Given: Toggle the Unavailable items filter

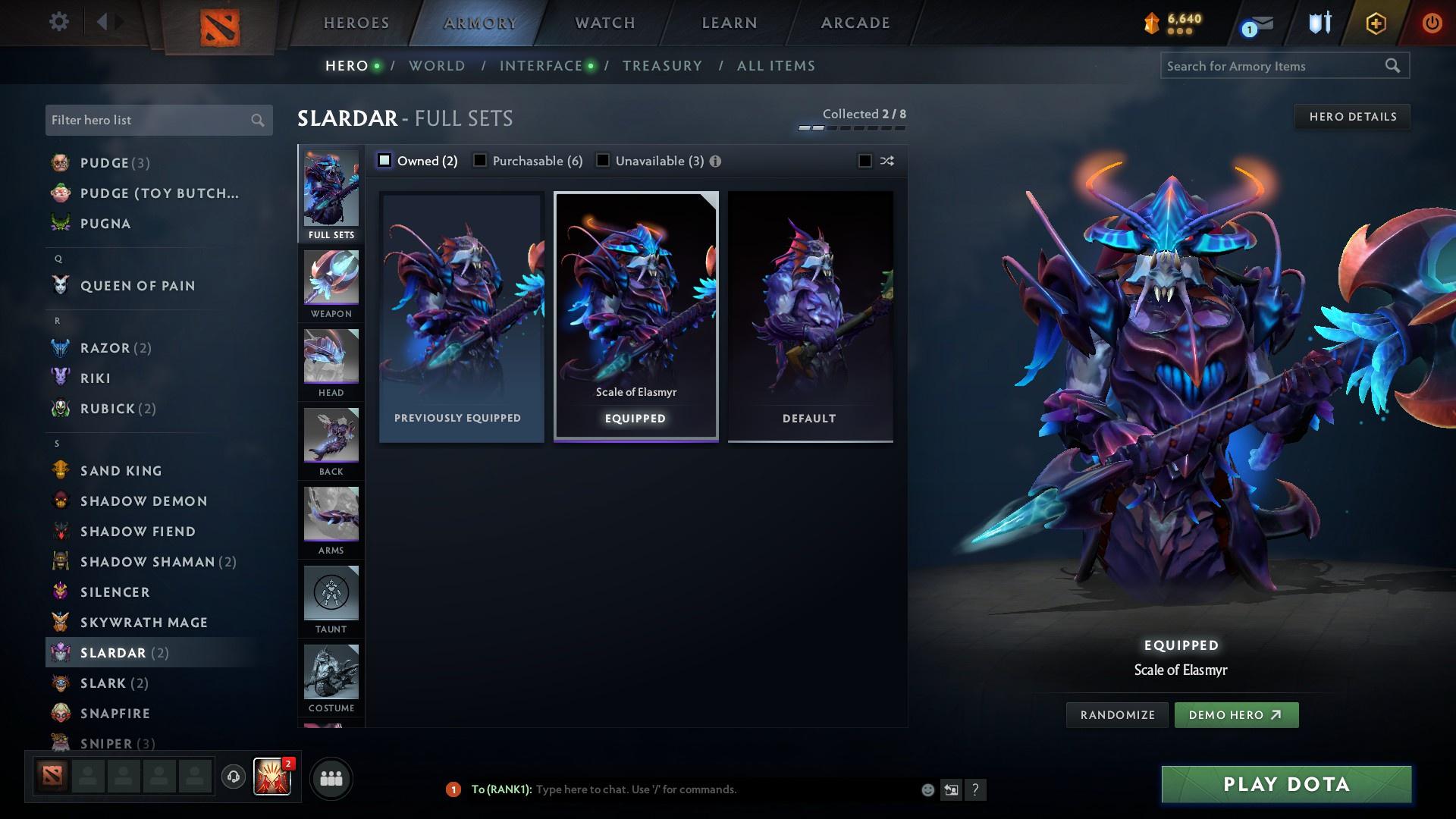Looking at the screenshot, I should click(603, 160).
